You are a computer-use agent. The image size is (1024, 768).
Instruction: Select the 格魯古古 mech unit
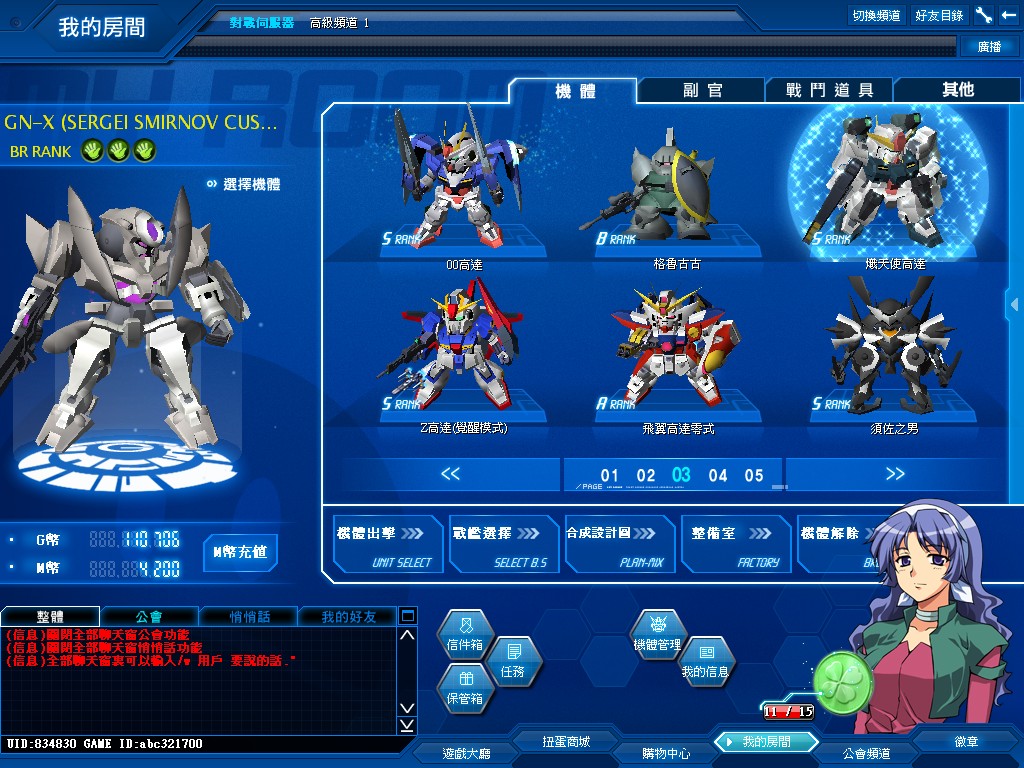[676, 190]
